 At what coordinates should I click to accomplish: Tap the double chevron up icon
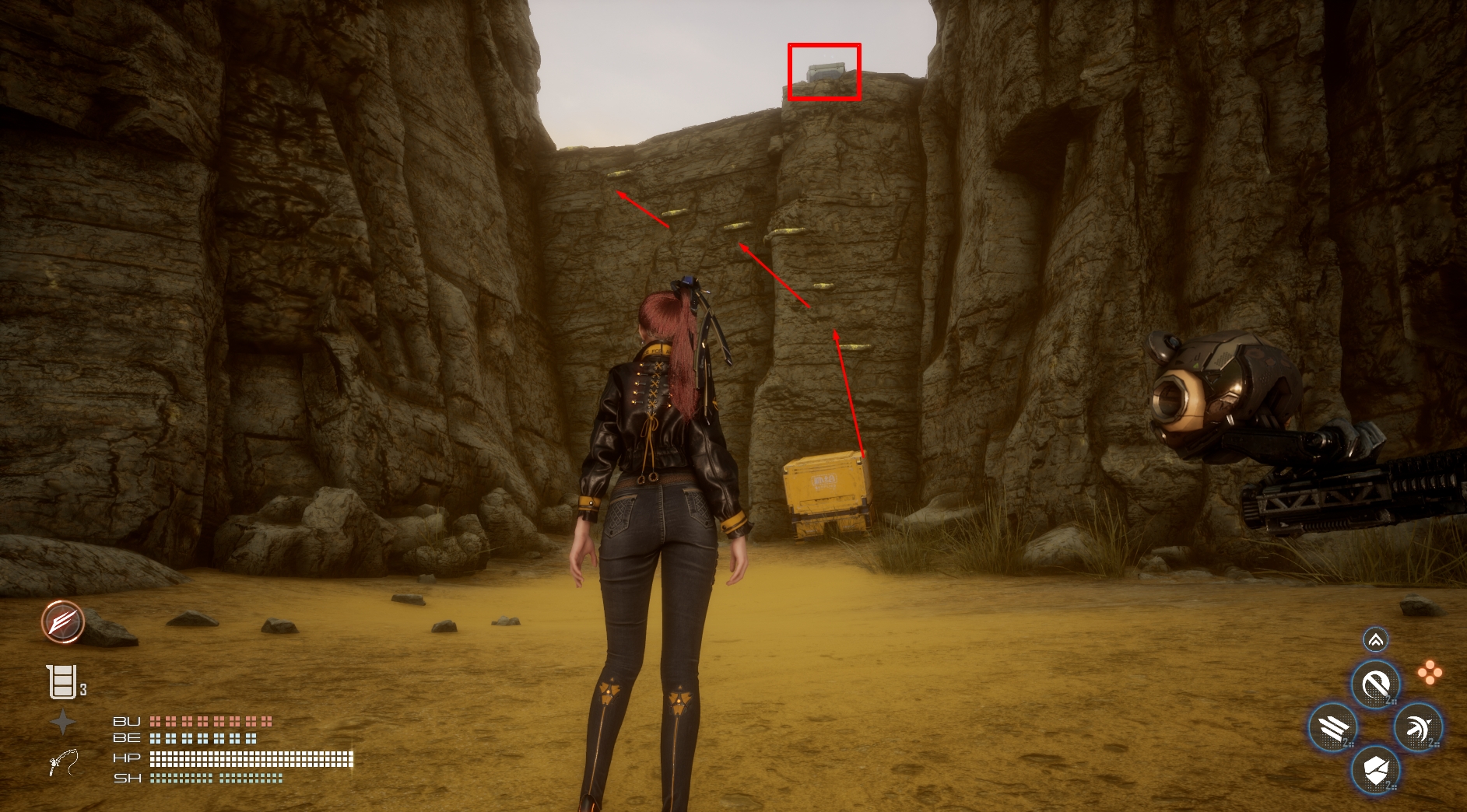(1375, 640)
